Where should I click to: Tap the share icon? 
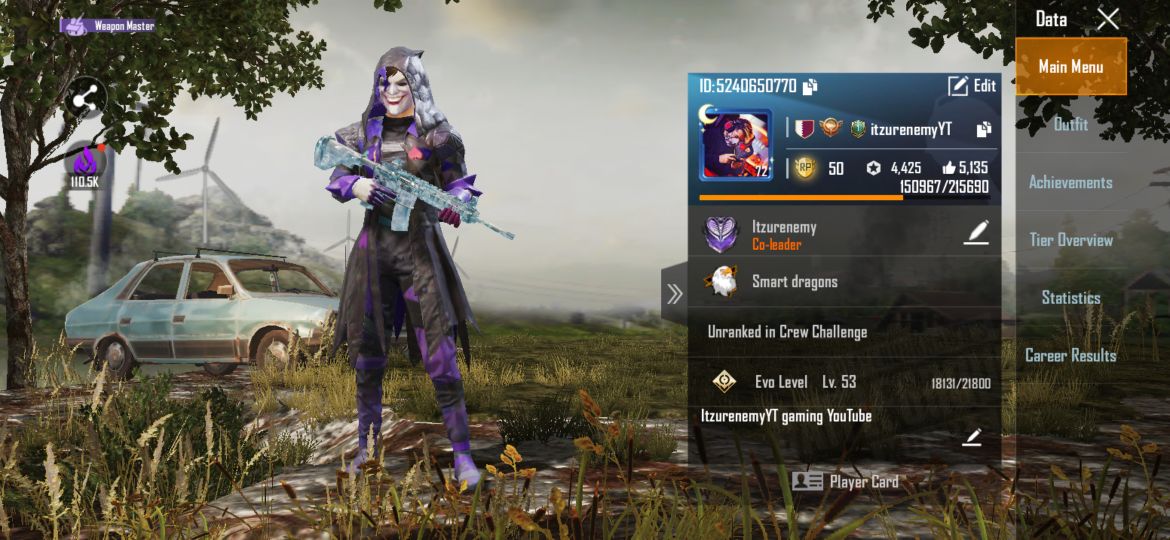(86, 97)
